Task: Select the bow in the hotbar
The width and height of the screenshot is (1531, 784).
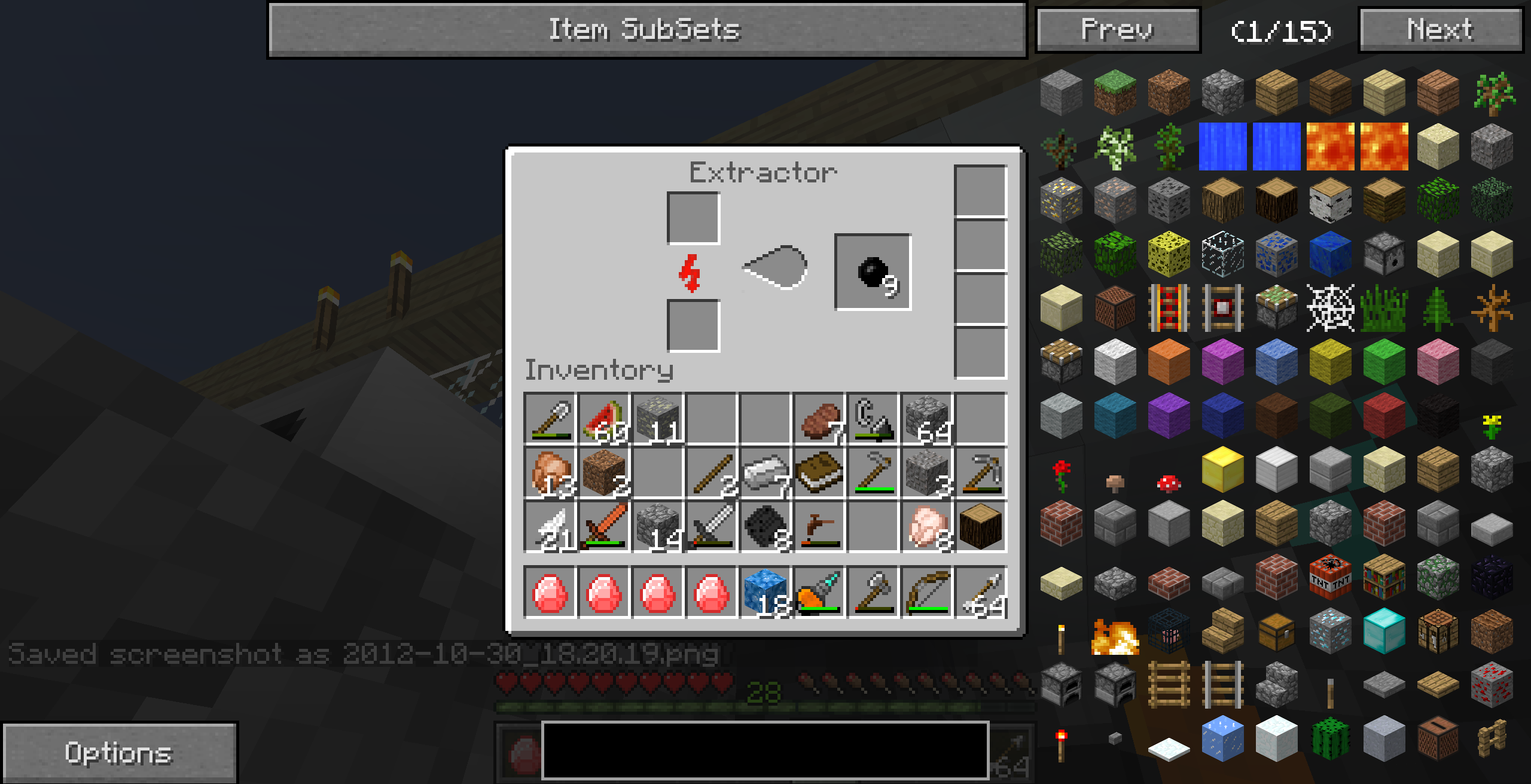Action: (926, 593)
